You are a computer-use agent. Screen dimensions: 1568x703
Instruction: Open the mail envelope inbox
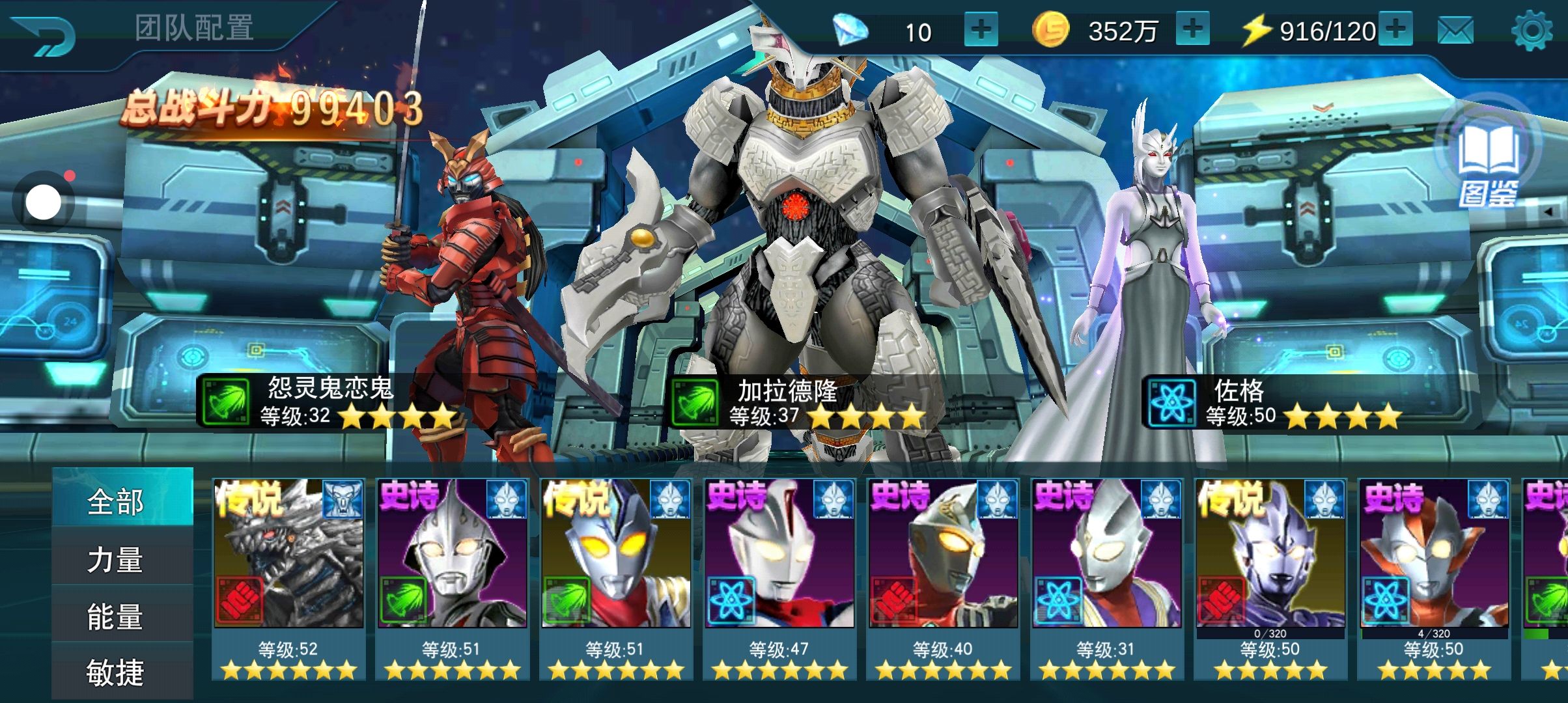[1455, 31]
